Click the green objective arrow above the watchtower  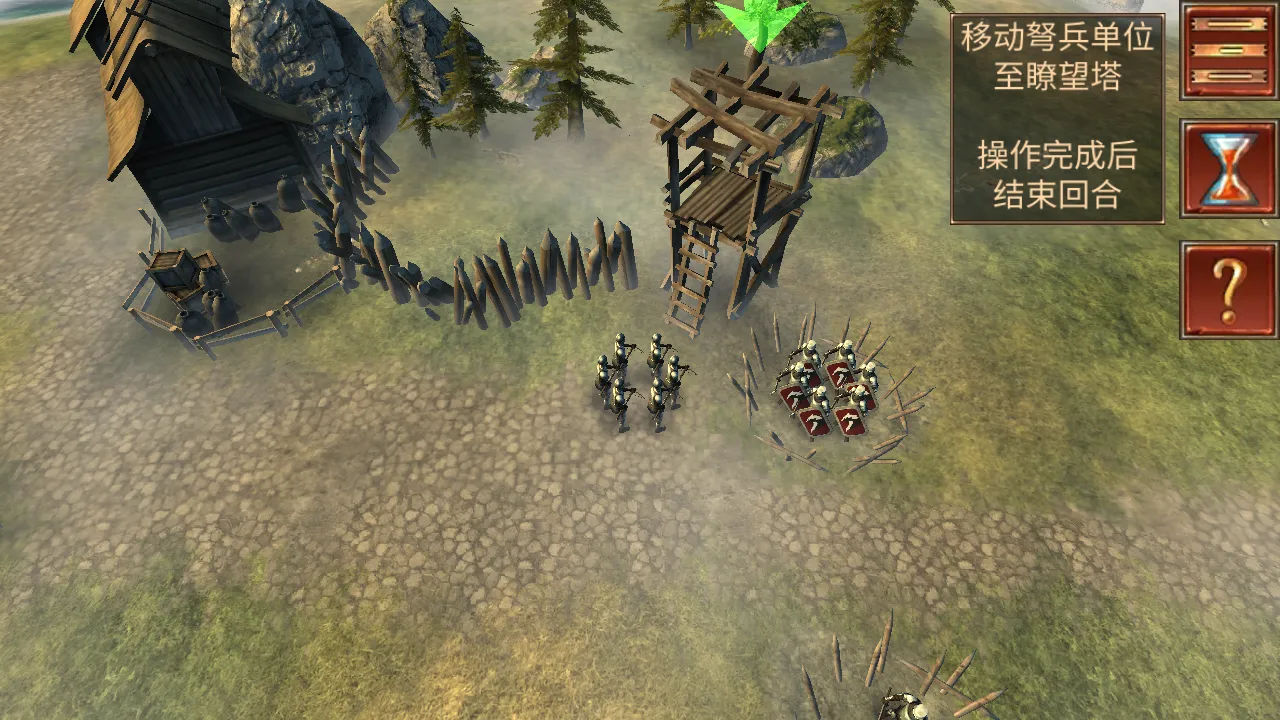[x=760, y=22]
